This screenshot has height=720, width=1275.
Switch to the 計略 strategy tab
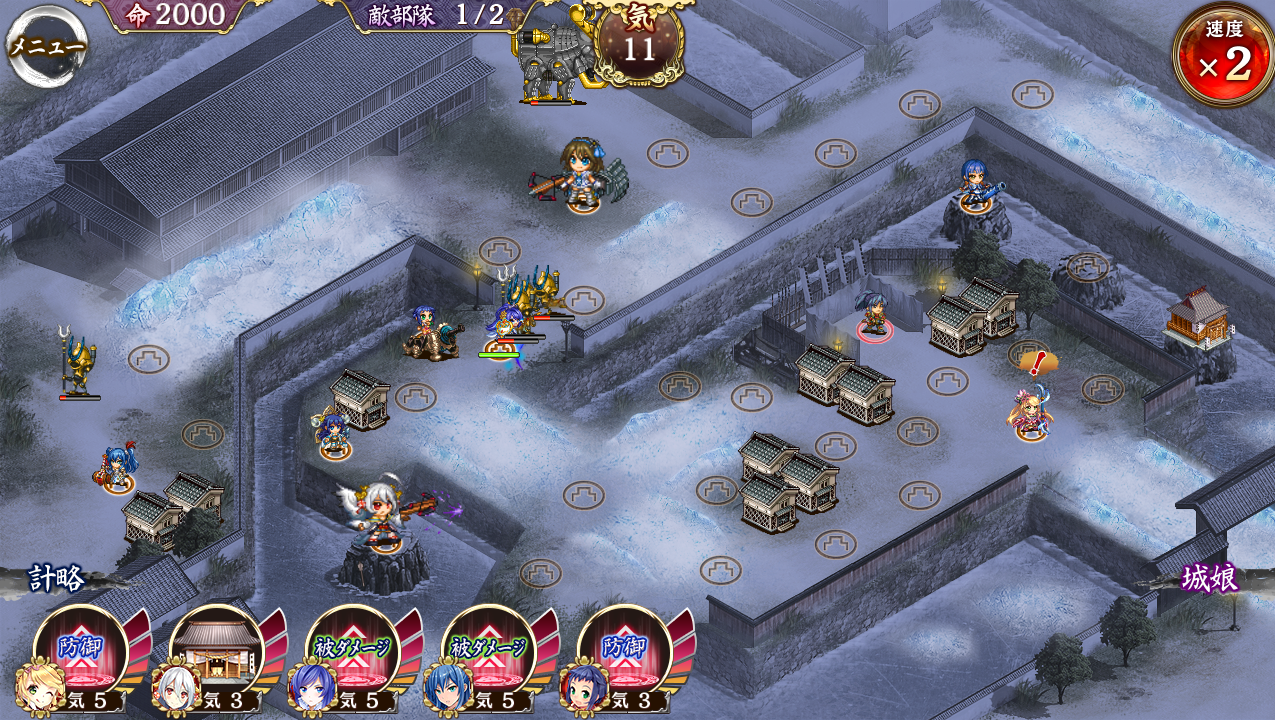pyautogui.click(x=57, y=578)
